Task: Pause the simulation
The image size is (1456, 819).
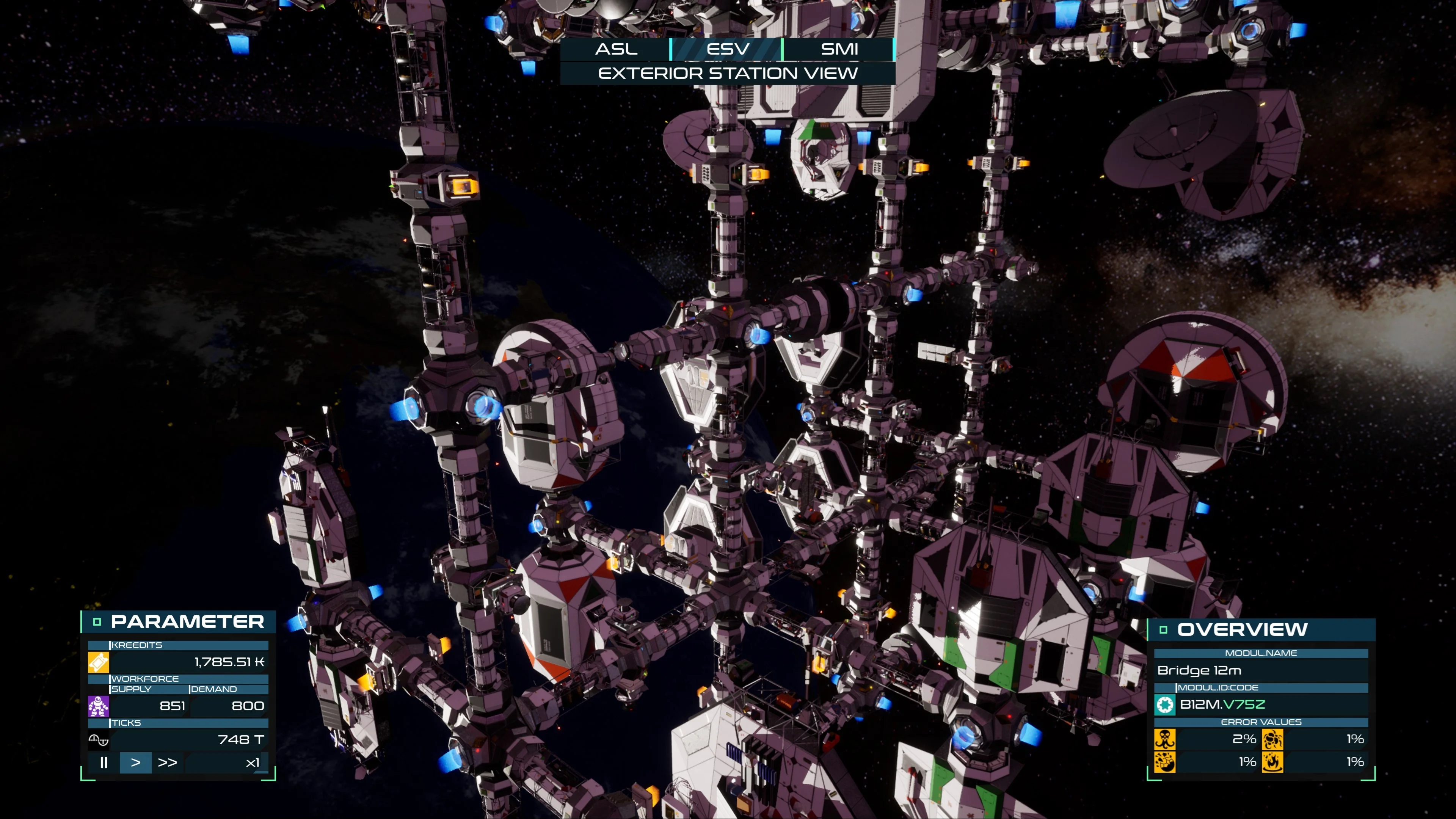Action: [104, 763]
